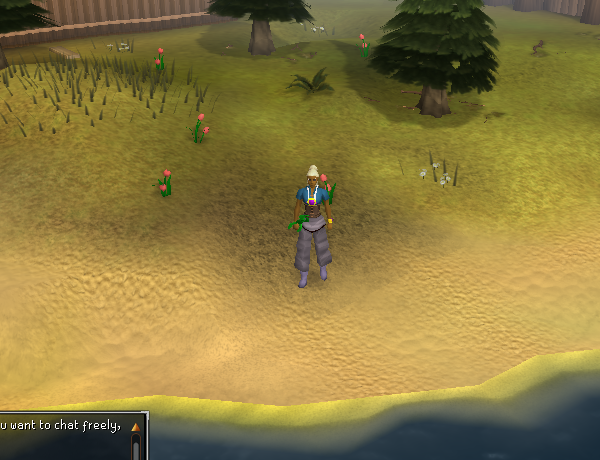
Task: Click the chat message about chatting freely
Action: tap(60, 426)
